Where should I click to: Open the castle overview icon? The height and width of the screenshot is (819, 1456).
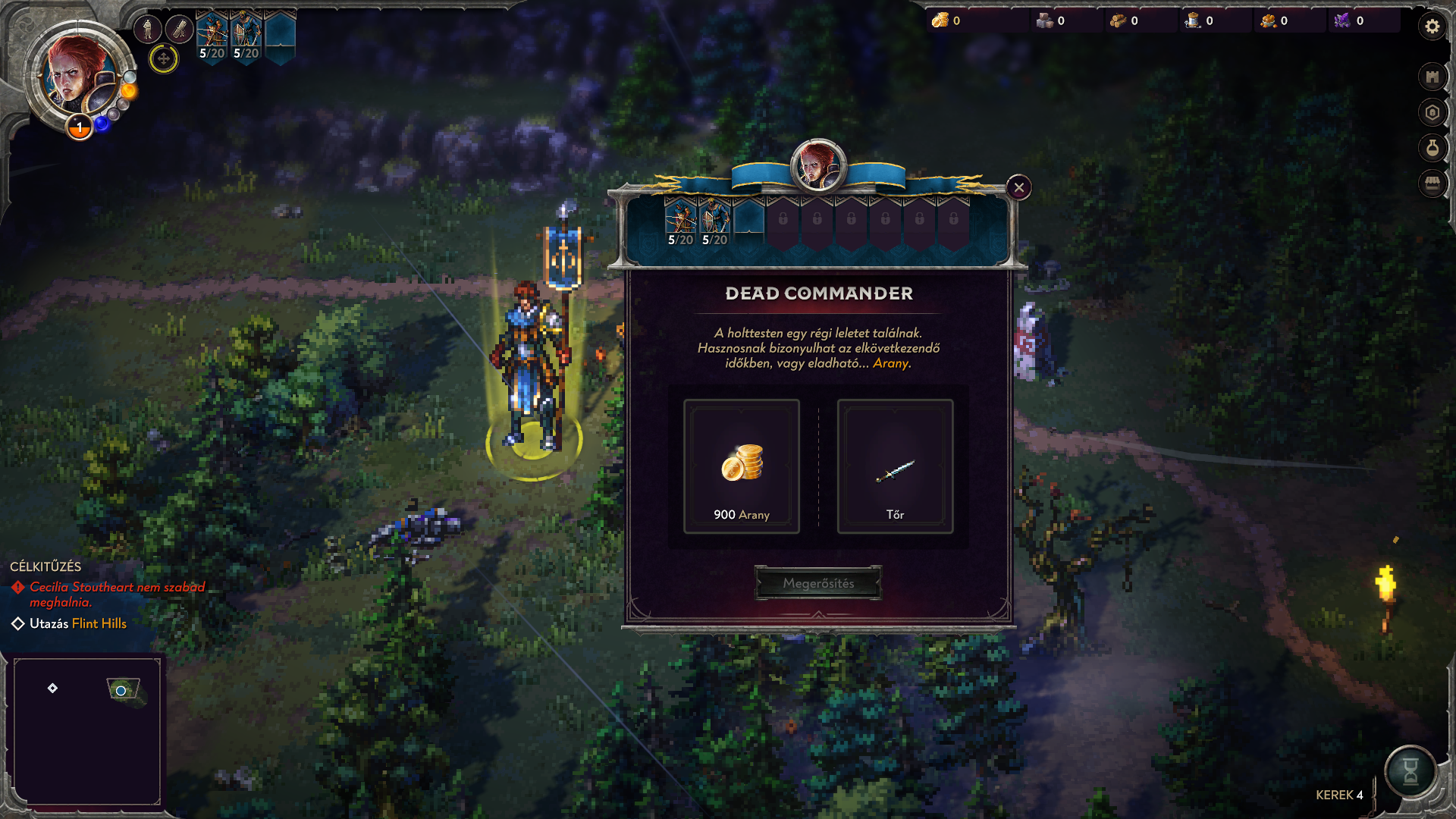coord(1432,77)
